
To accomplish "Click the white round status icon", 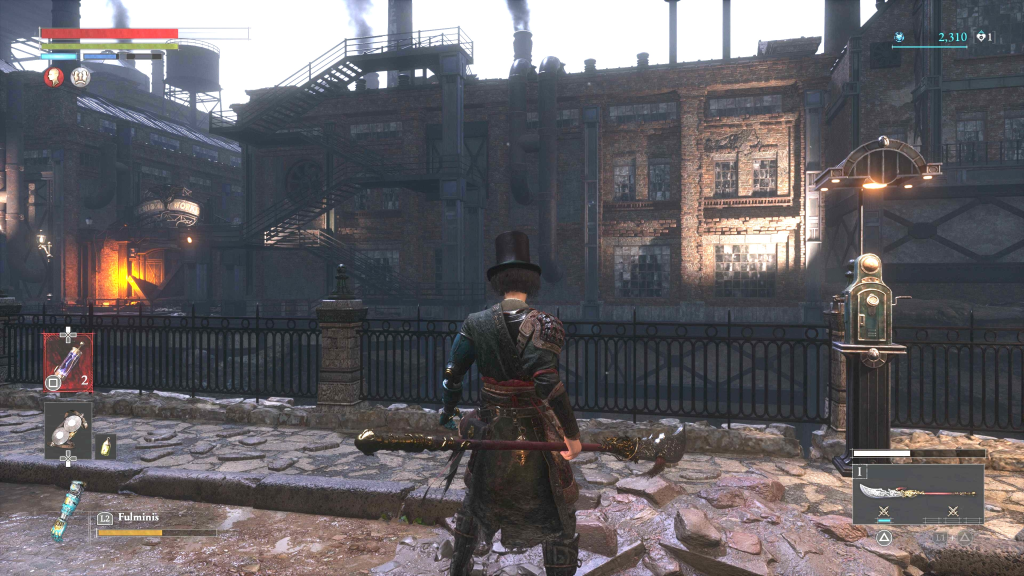I will tap(80, 77).
